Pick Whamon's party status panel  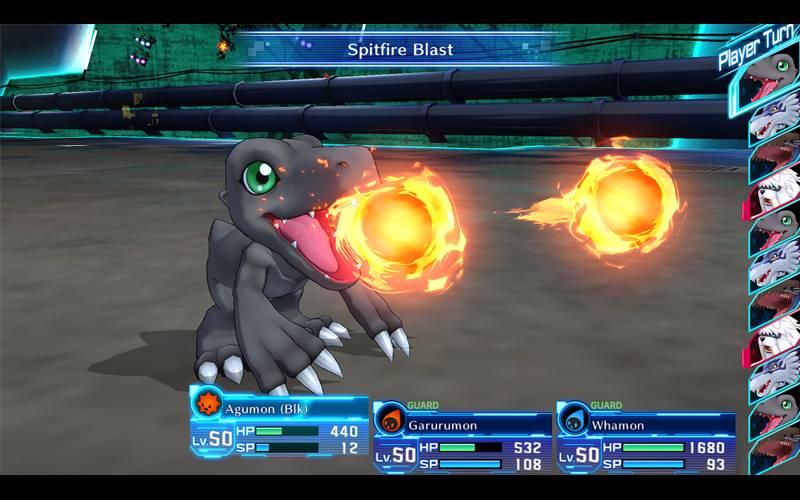(x=645, y=437)
